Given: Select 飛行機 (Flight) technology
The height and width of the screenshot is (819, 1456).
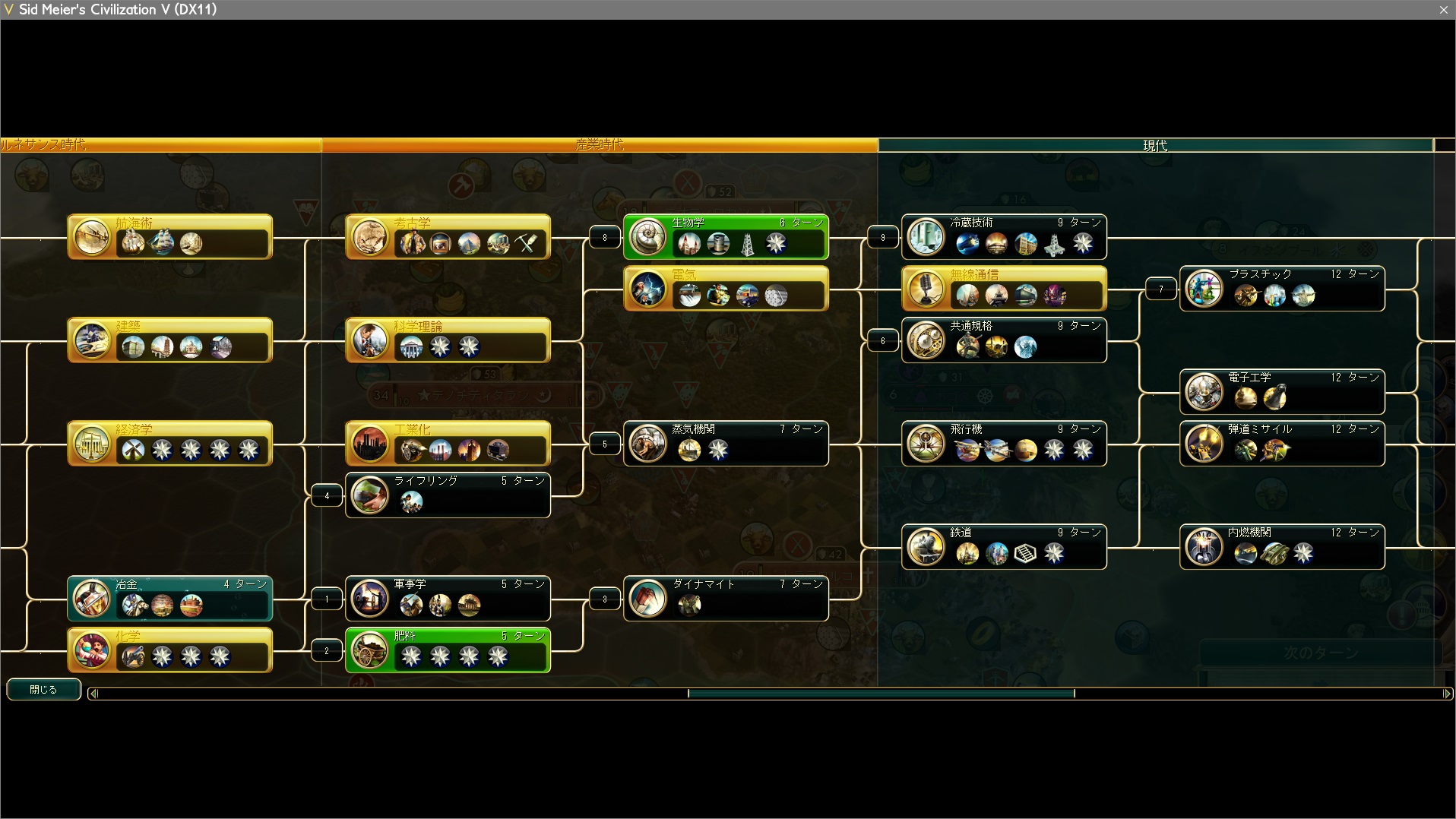Looking at the screenshot, I should coord(1004,444).
